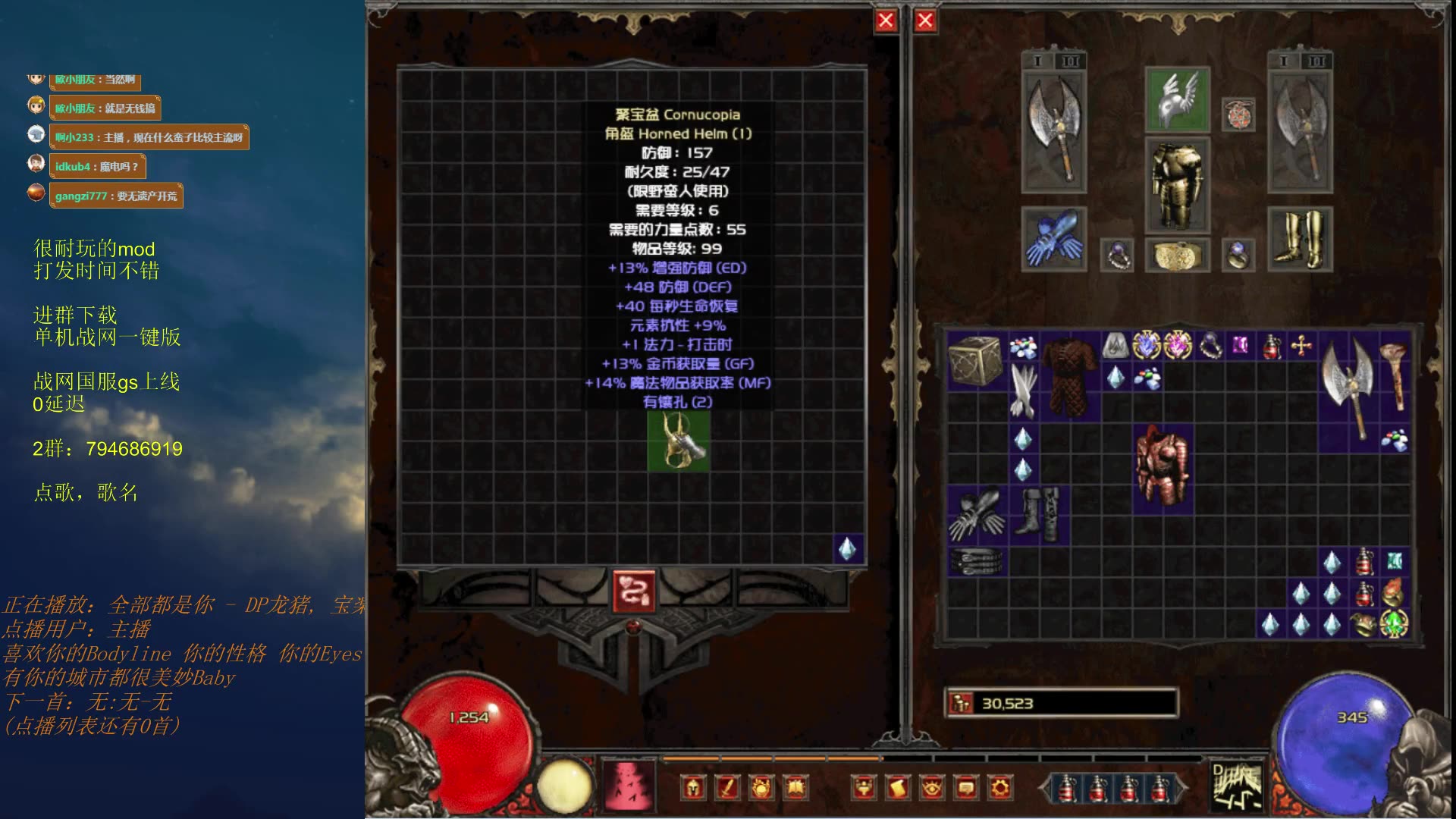Screen dimensions: 1456x819
Task: Pick up the gray boots in inventory
Action: pyautogui.click(x=1039, y=513)
